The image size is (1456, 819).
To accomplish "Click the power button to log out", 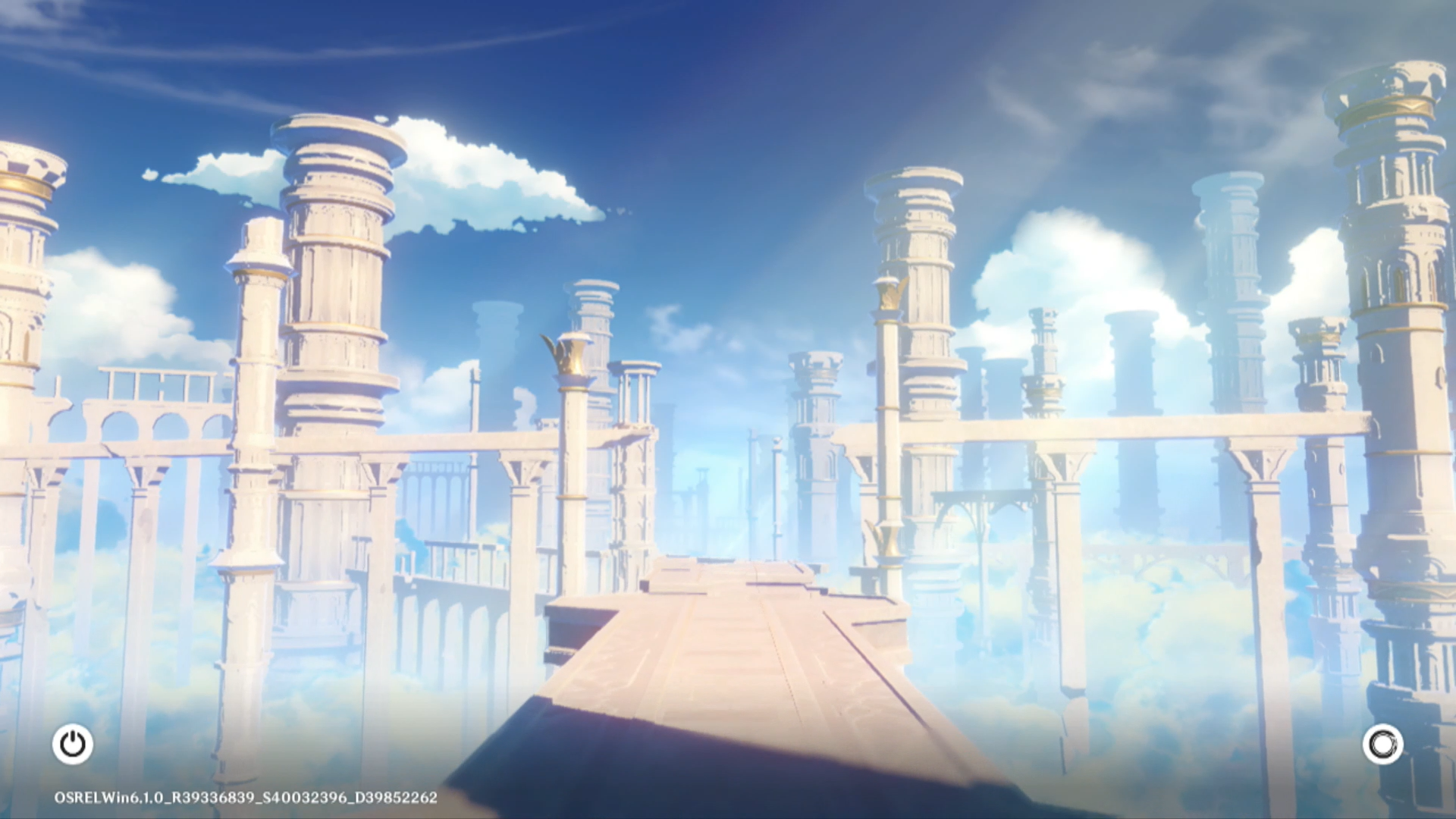I will coord(73,744).
